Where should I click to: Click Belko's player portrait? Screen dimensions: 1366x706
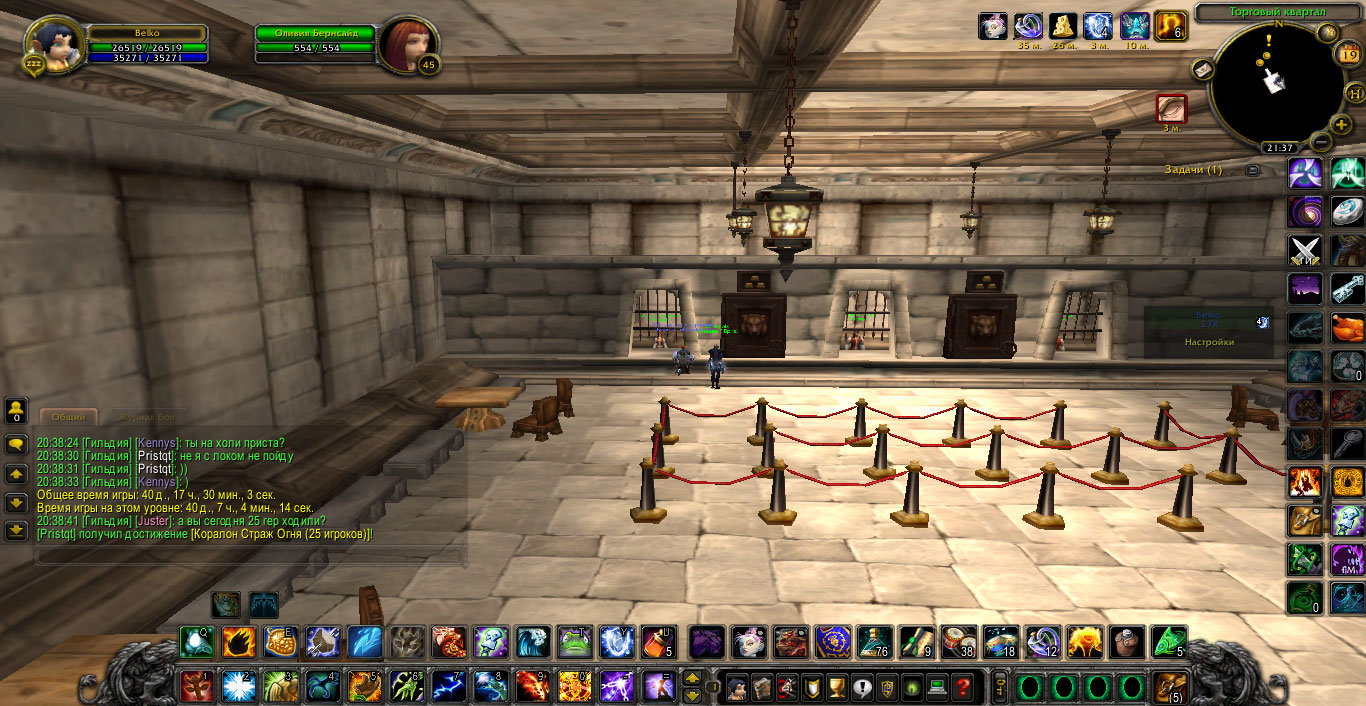(x=52, y=43)
